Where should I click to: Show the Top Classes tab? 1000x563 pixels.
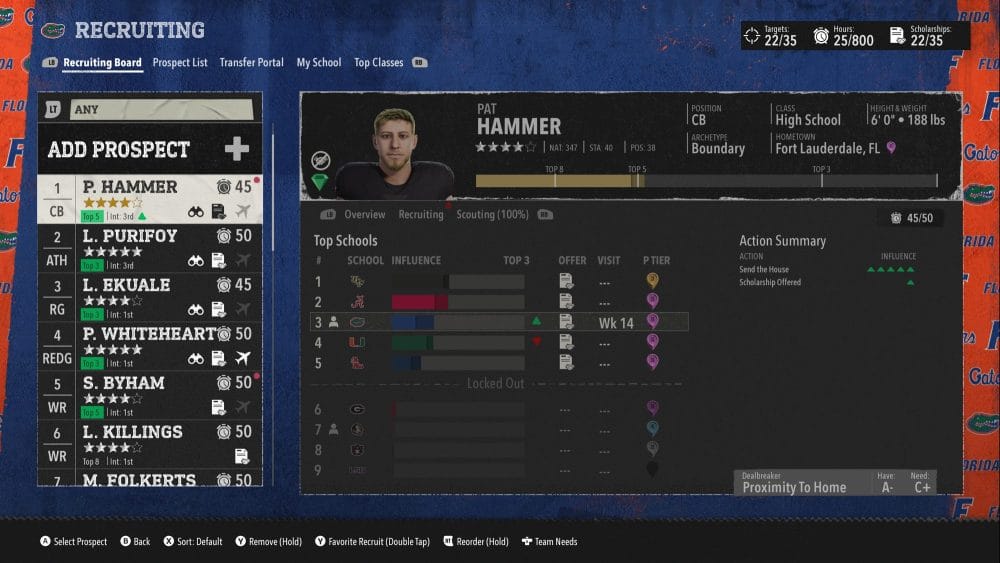click(378, 62)
